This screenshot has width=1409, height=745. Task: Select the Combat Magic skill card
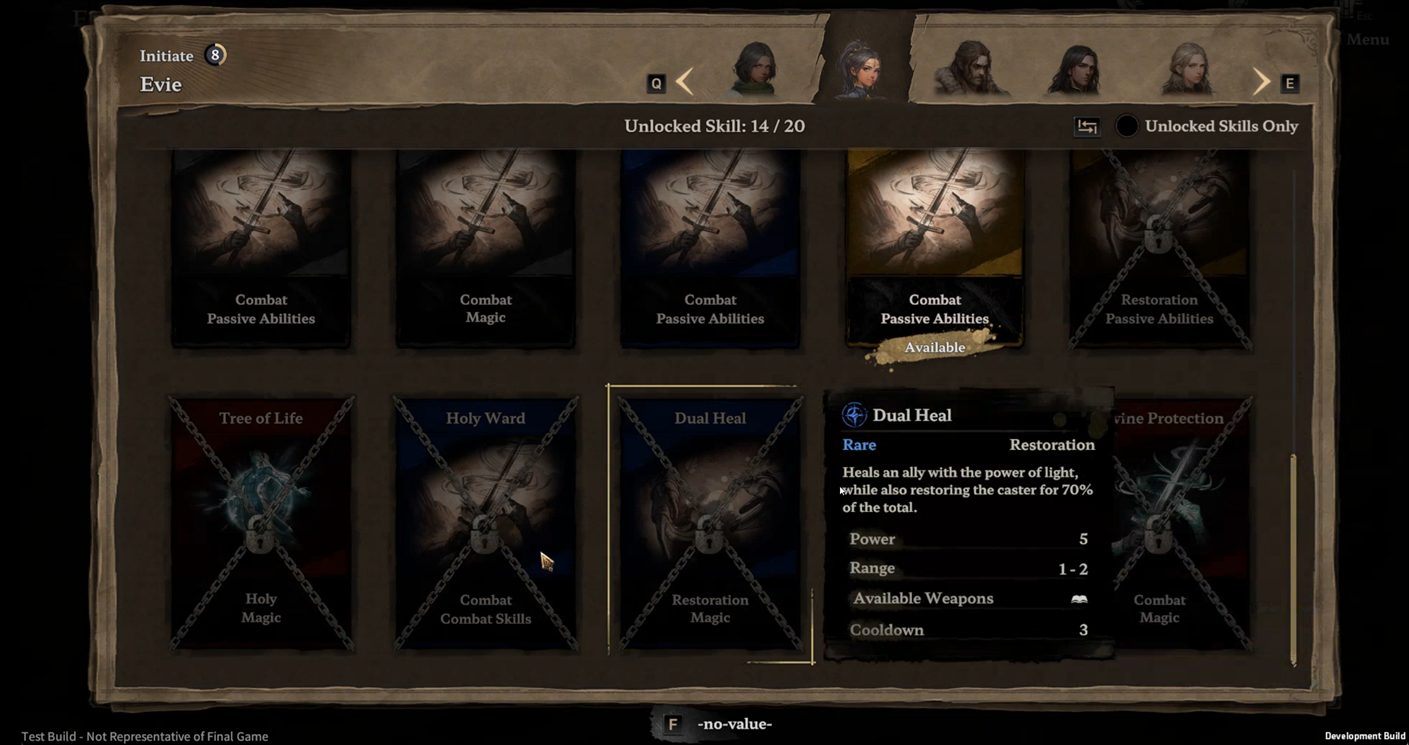pyautogui.click(x=485, y=248)
